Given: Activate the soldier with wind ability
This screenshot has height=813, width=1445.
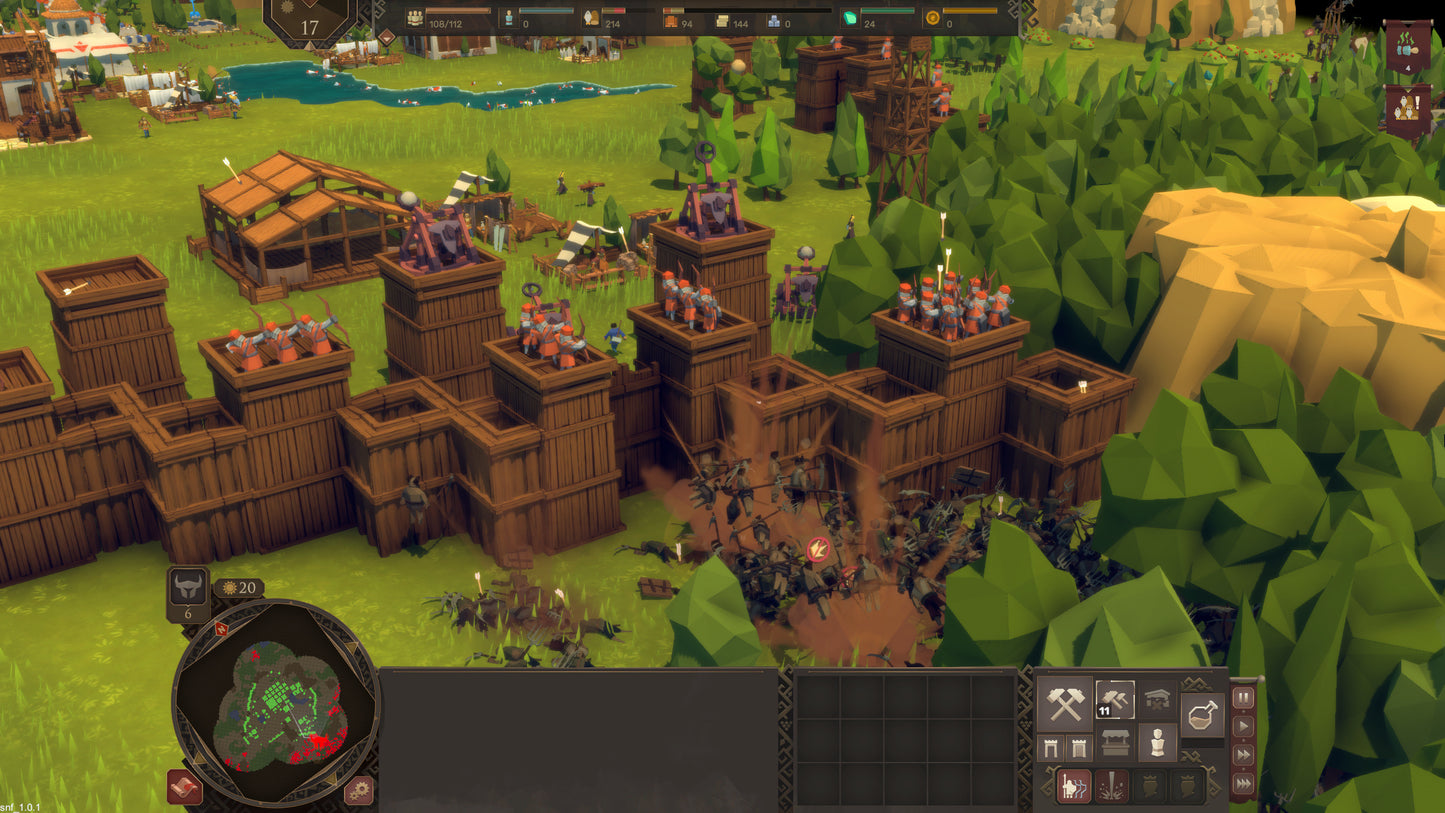Looking at the screenshot, I should tap(1073, 787).
